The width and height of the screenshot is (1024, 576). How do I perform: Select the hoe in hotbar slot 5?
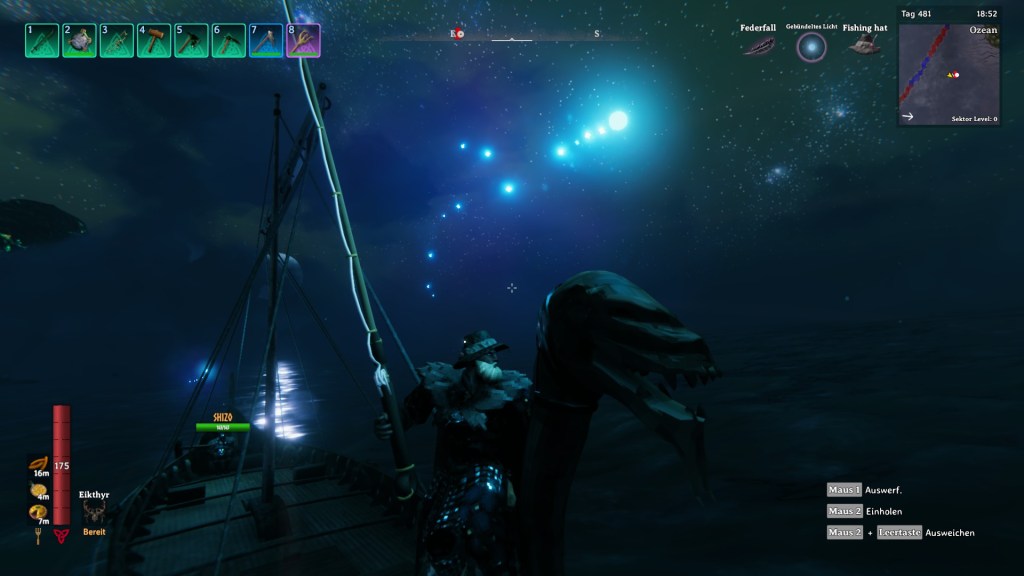(x=191, y=41)
